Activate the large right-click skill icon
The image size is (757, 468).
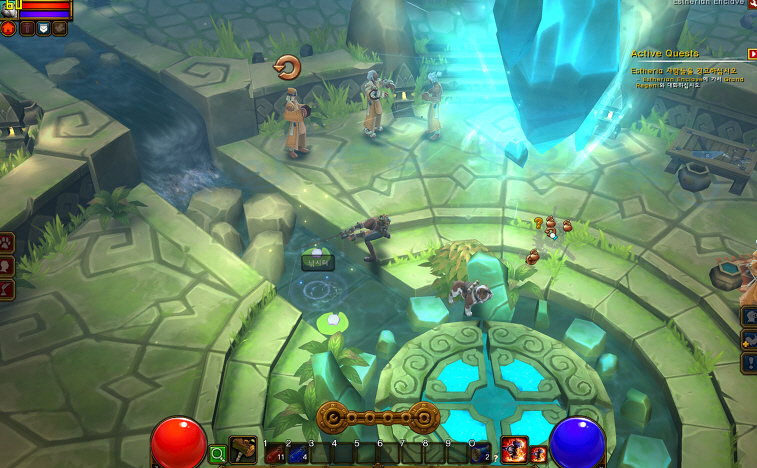514,451
